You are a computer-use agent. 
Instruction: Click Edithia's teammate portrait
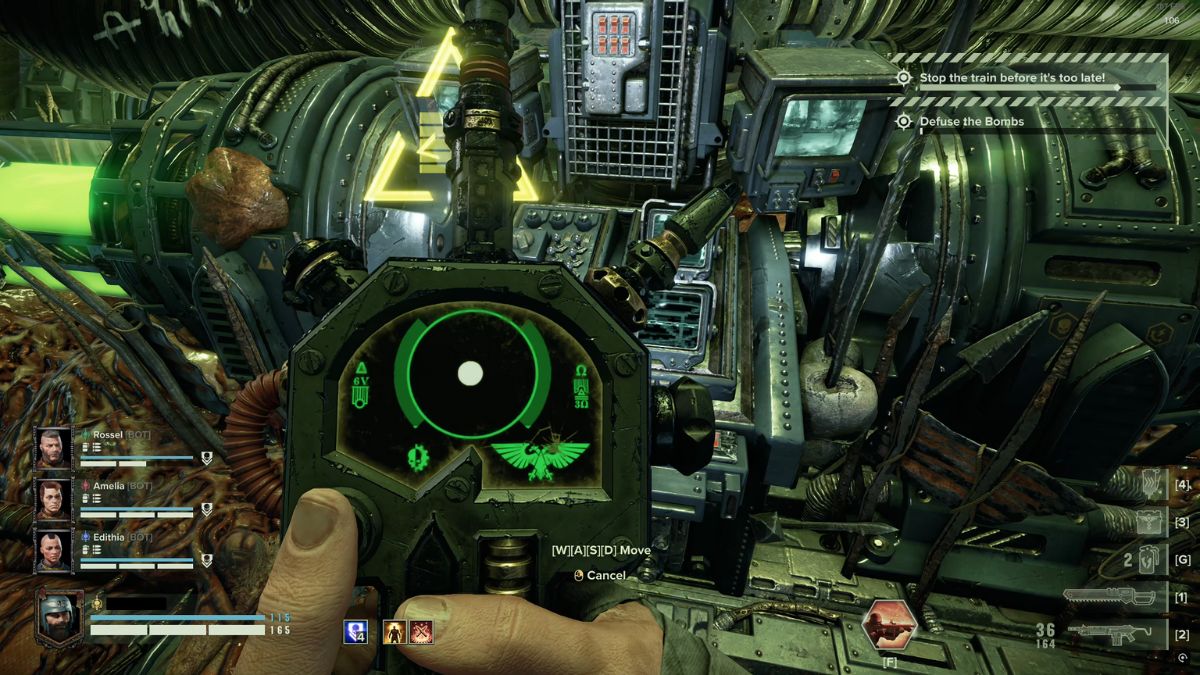pyautogui.click(x=54, y=549)
